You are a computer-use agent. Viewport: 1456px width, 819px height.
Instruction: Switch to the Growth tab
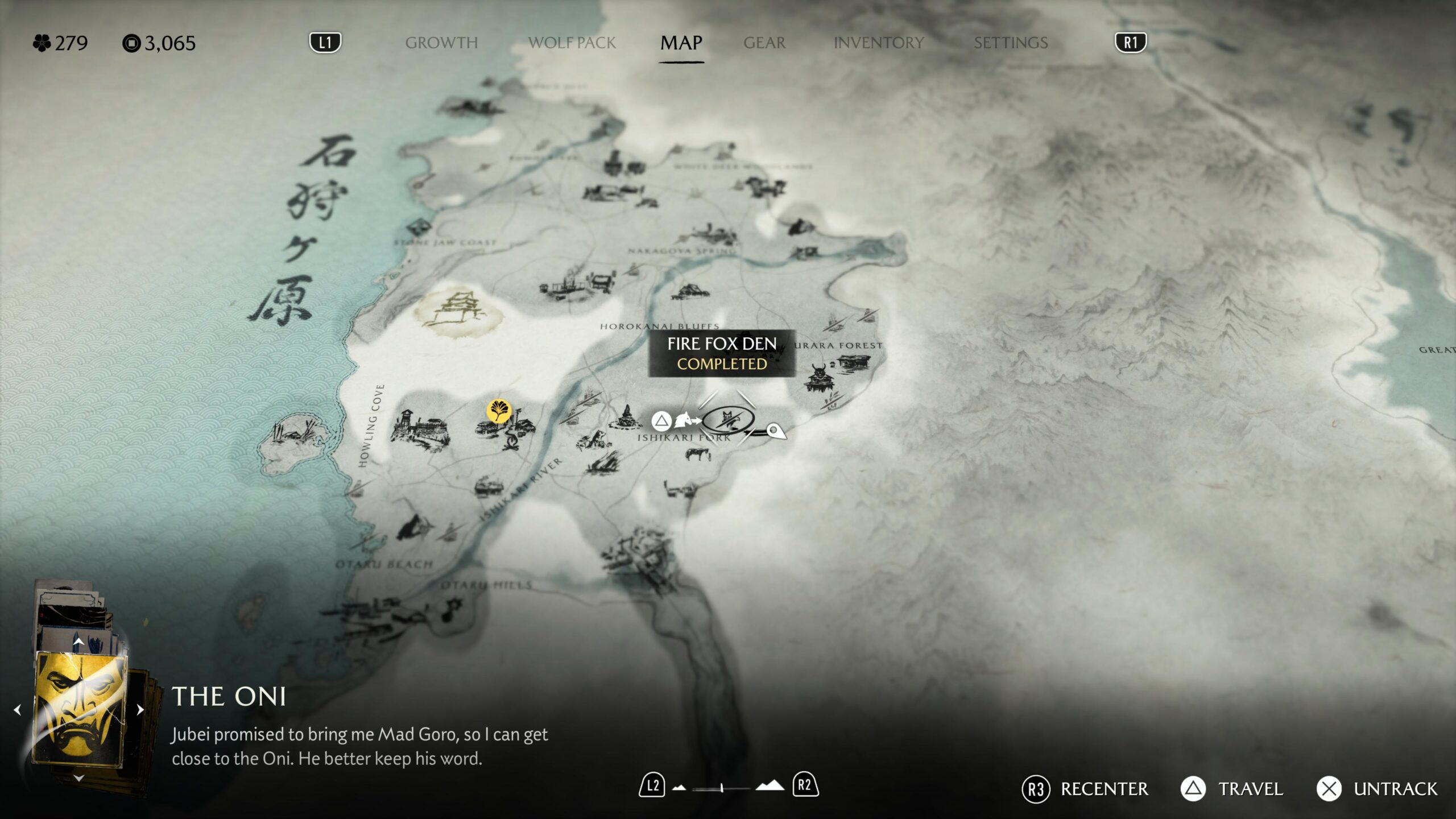[x=441, y=43]
